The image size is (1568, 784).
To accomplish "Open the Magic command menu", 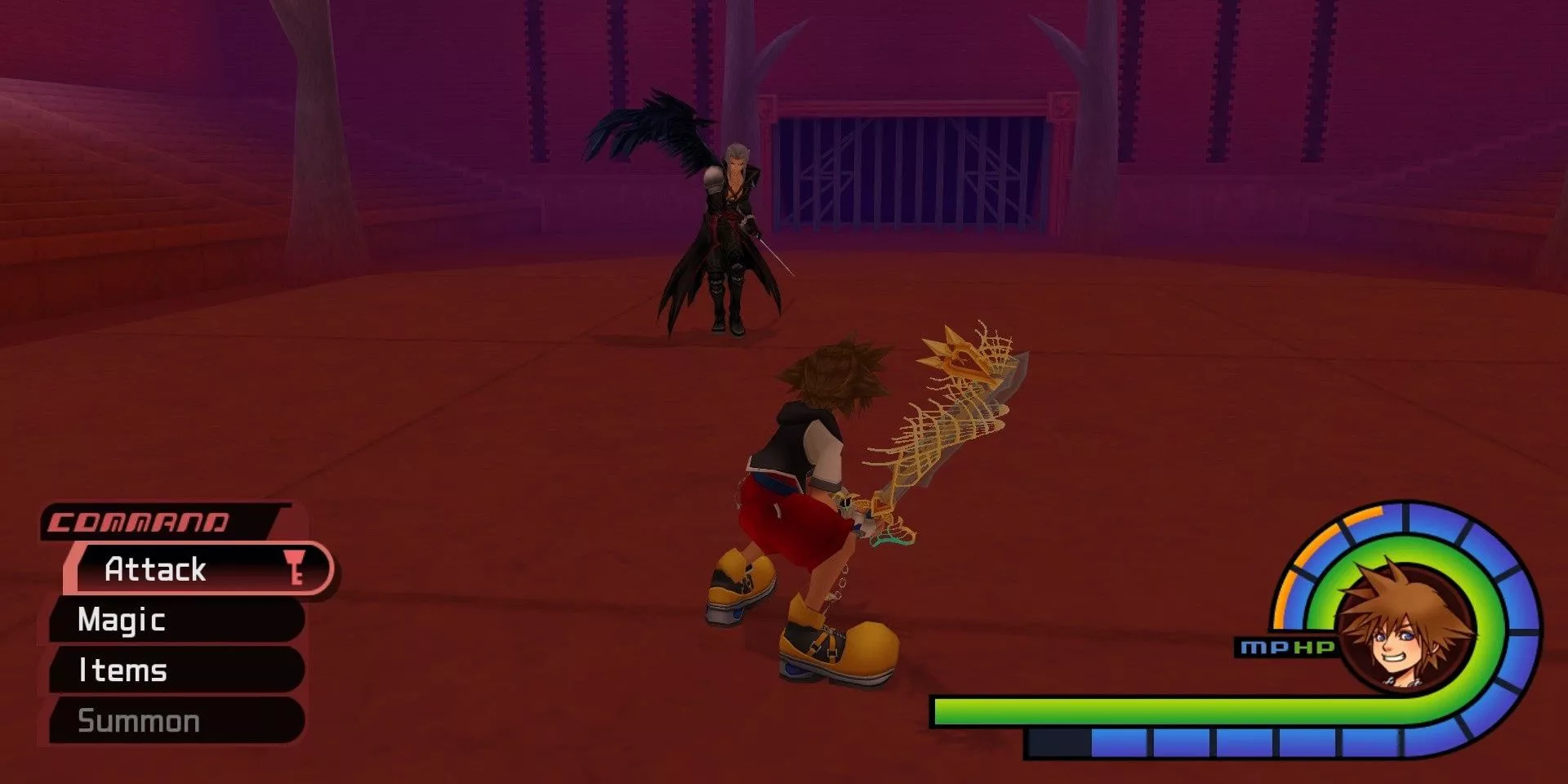I will [x=121, y=621].
